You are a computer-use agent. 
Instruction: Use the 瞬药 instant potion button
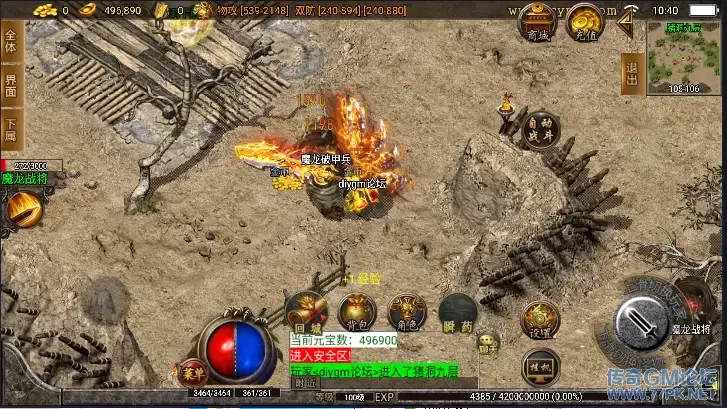tap(457, 313)
